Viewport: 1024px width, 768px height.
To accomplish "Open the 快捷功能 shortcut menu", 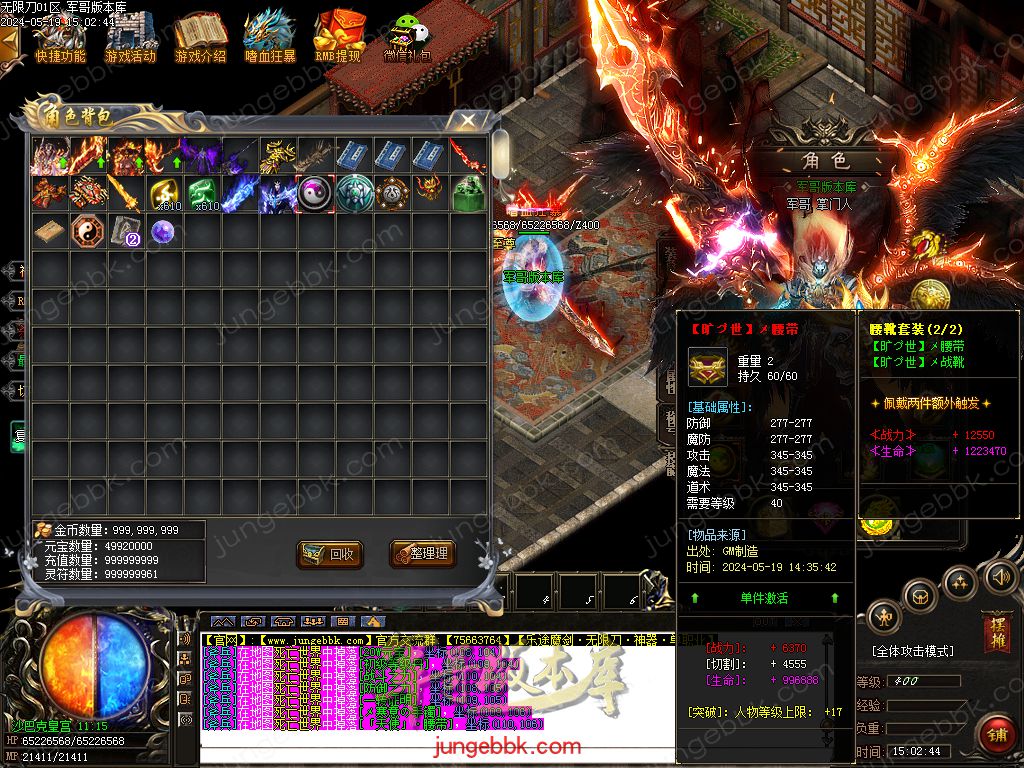I will (61, 37).
